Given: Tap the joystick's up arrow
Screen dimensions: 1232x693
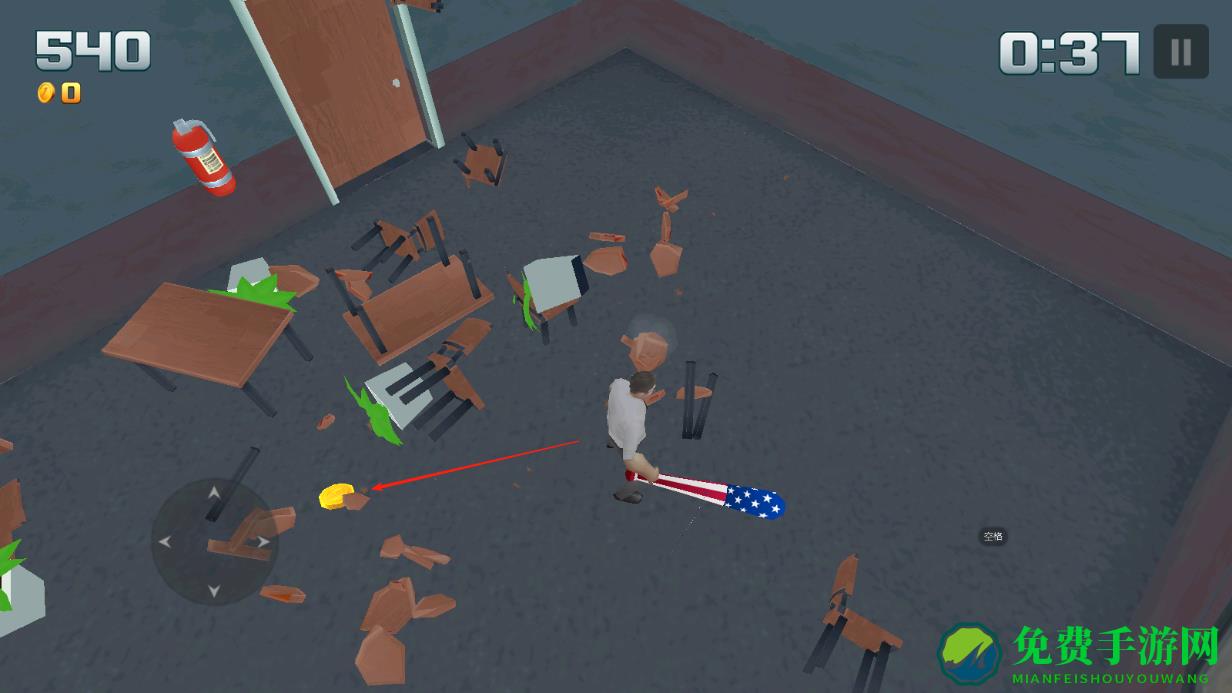Looking at the screenshot, I should coord(213,492).
